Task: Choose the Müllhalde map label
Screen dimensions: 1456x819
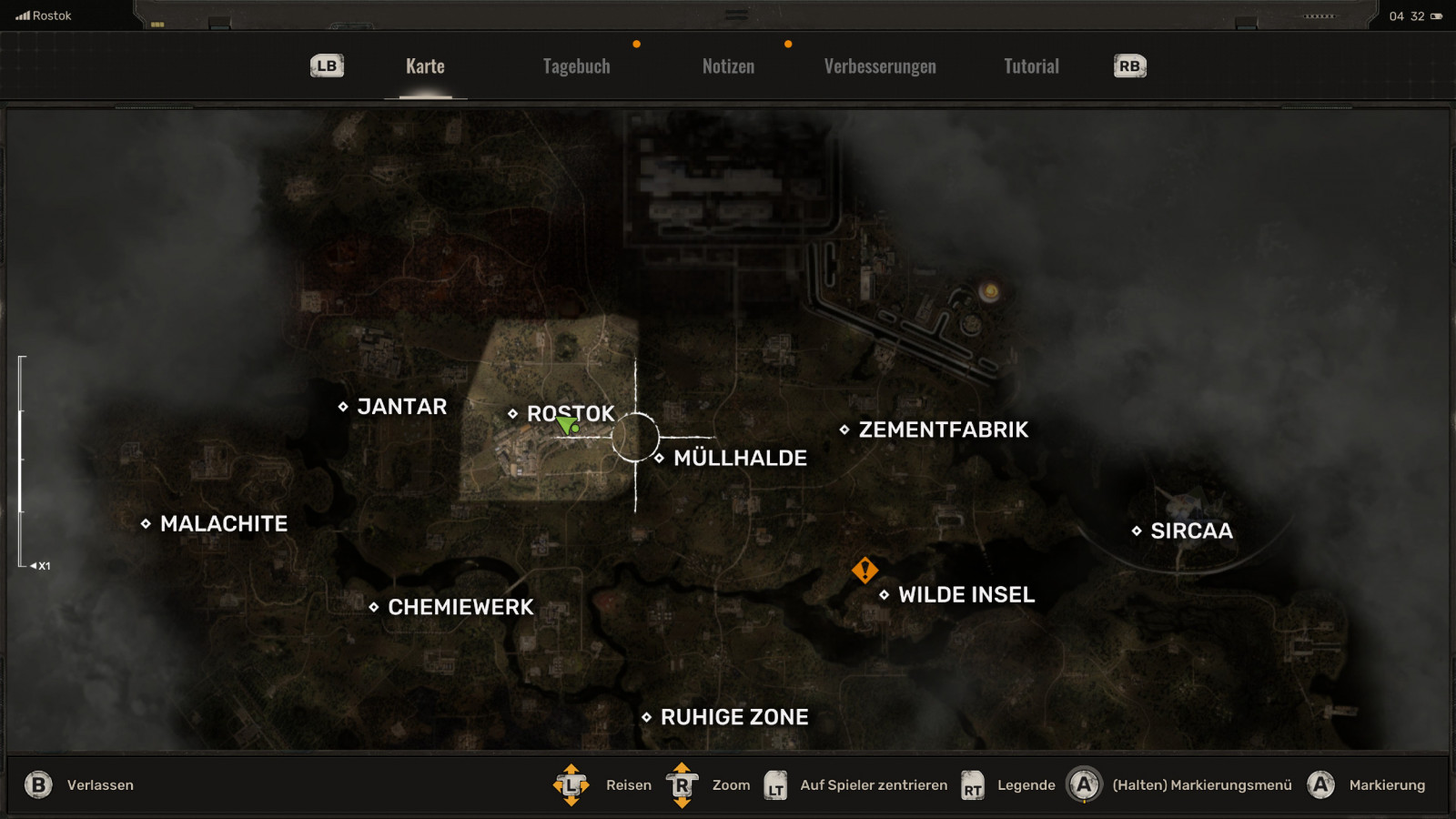Action: (739, 458)
